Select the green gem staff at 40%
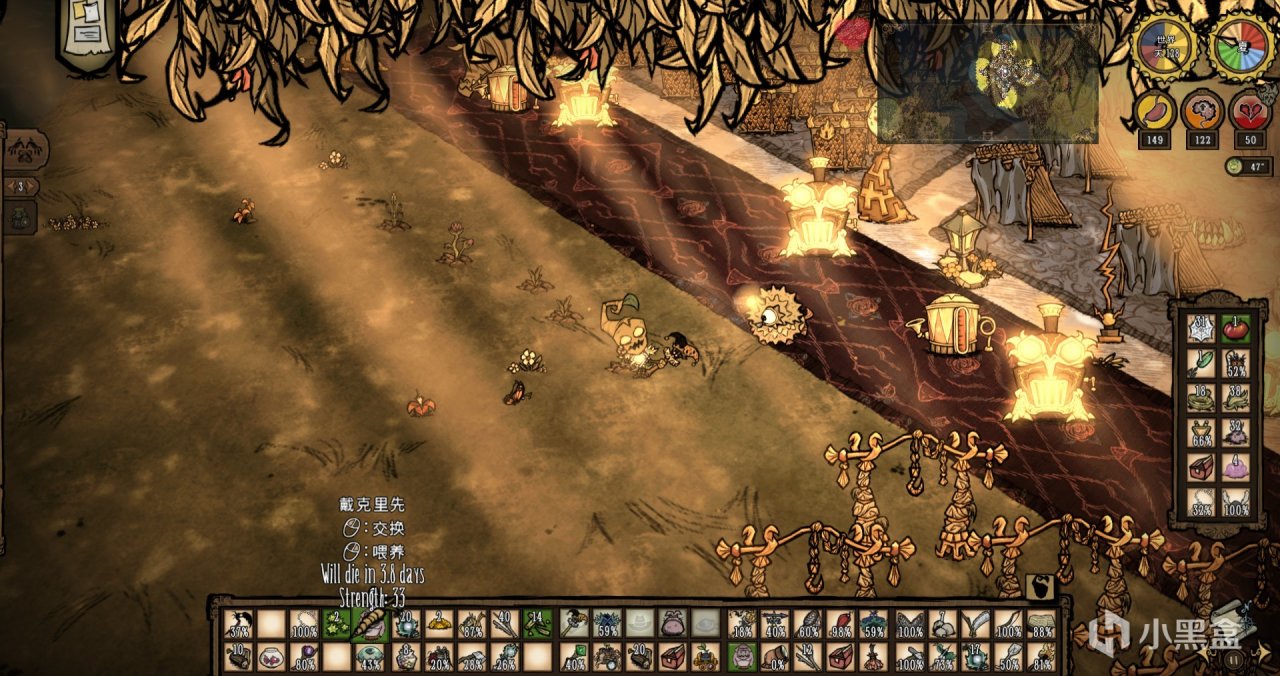 click(573, 657)
